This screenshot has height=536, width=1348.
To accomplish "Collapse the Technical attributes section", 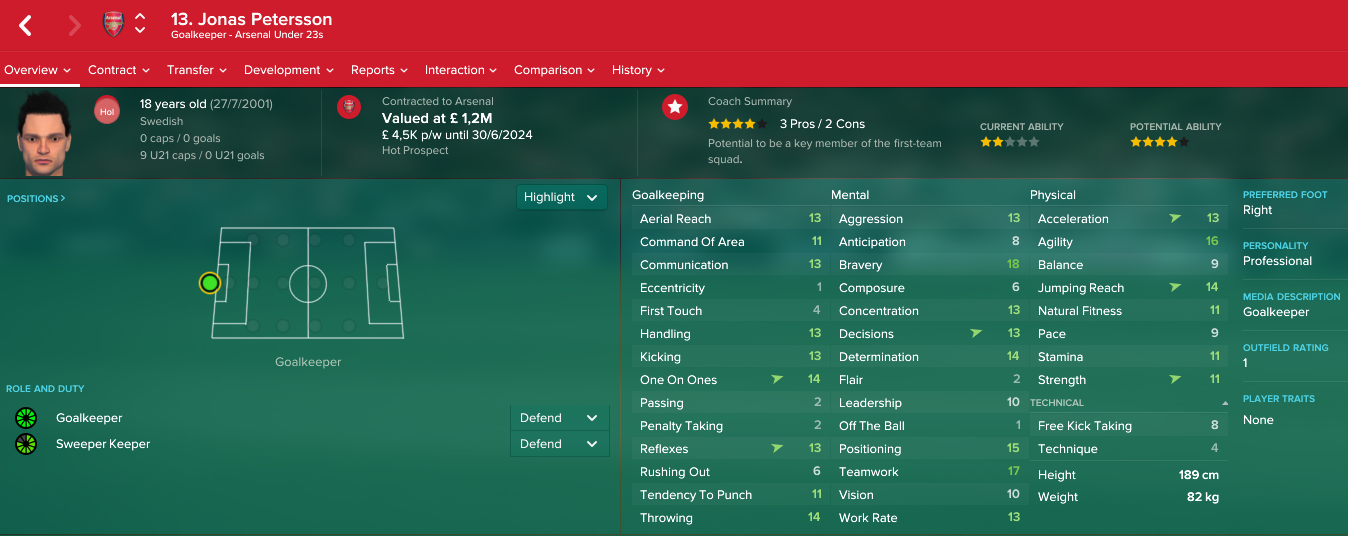I will pyautogui.click(x=1225, y=403).
